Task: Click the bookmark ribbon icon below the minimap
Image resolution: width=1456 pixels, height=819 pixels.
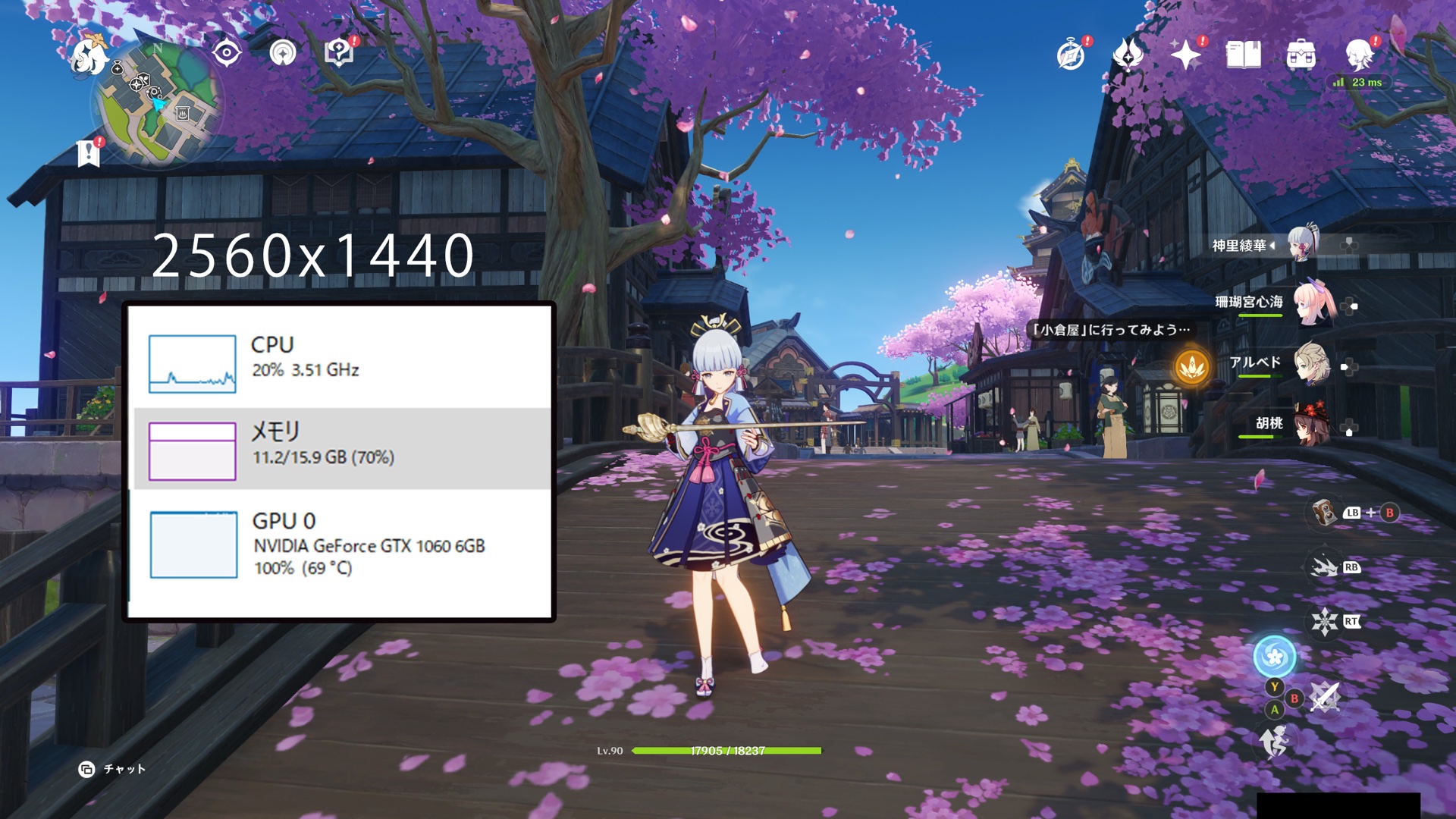Action: coord(89,153)
